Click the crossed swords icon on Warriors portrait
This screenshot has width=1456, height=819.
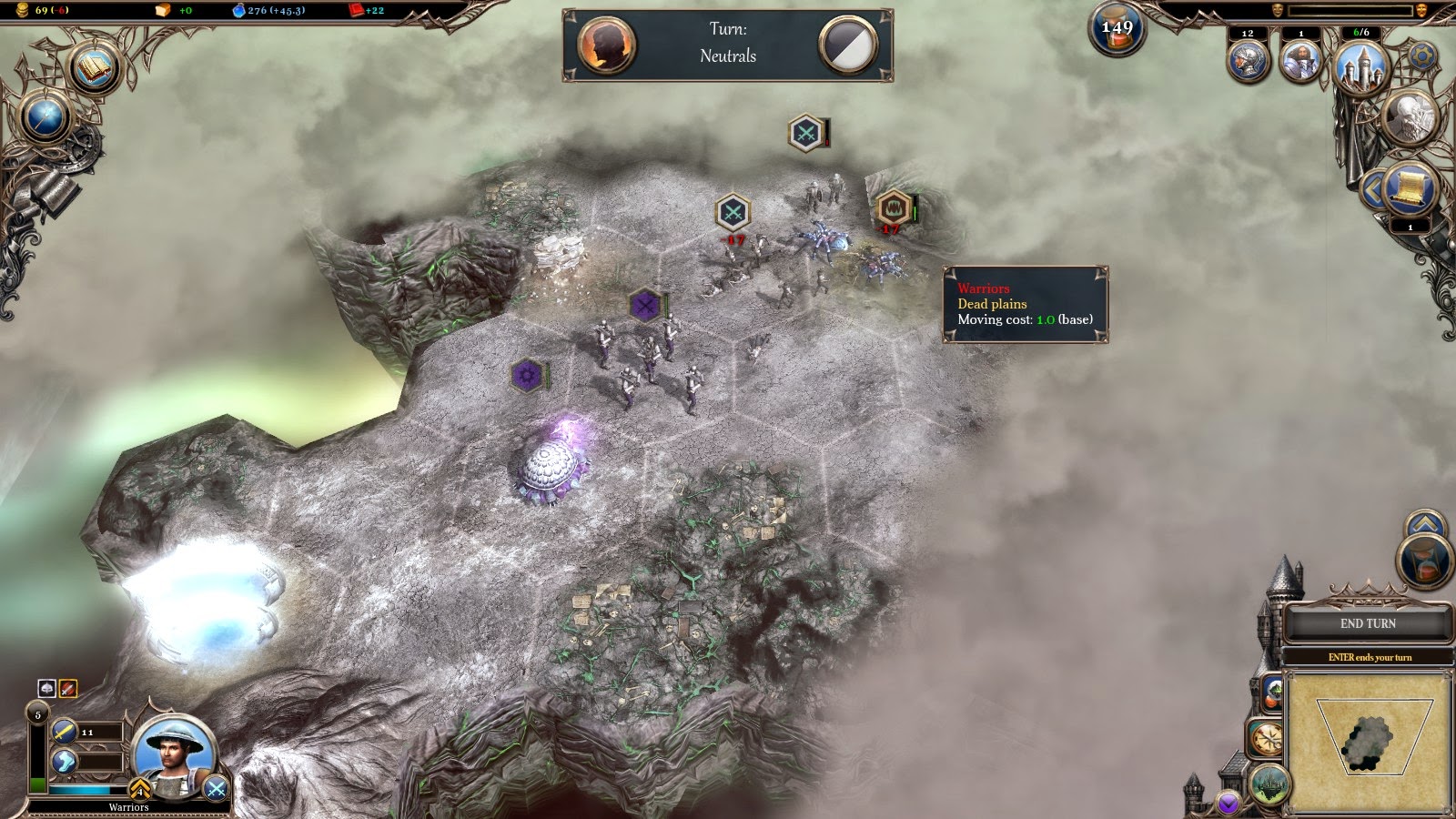[x=216, y=789]
